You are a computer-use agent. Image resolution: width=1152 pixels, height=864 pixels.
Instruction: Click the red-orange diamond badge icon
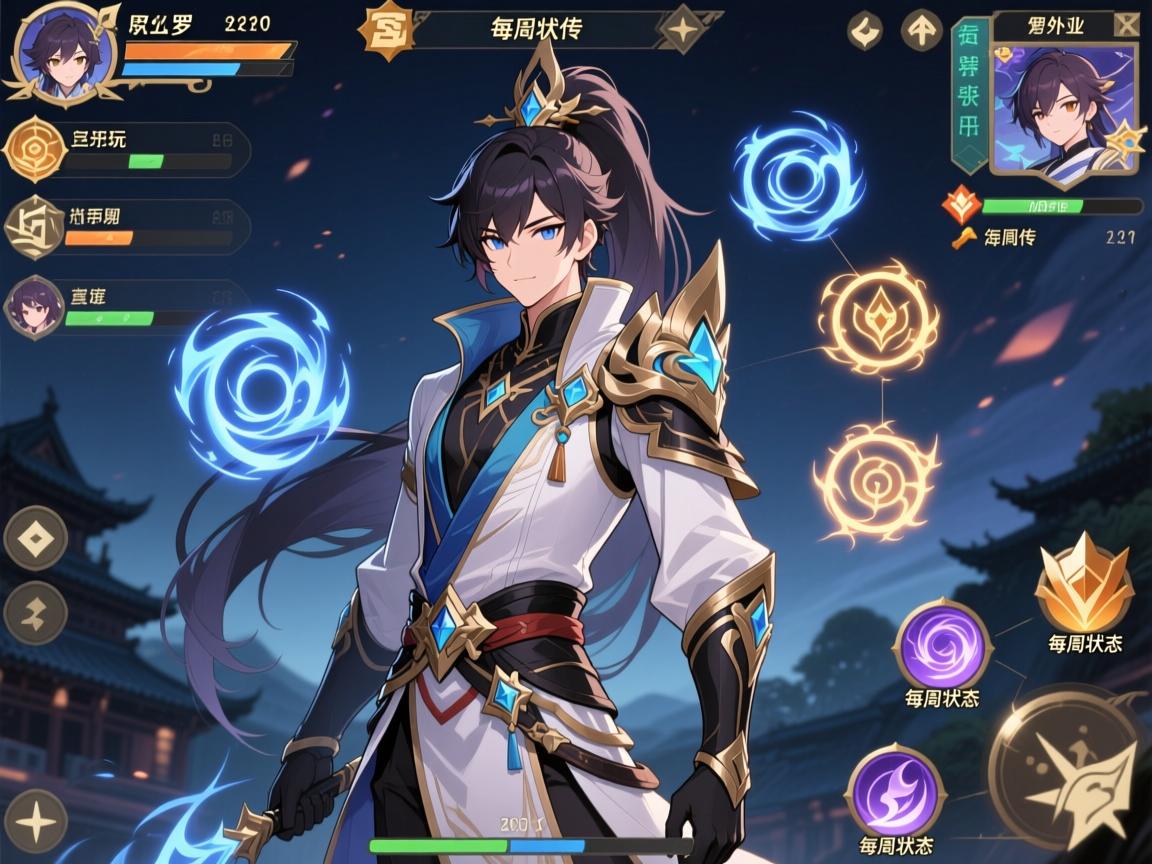click(960, 206)
